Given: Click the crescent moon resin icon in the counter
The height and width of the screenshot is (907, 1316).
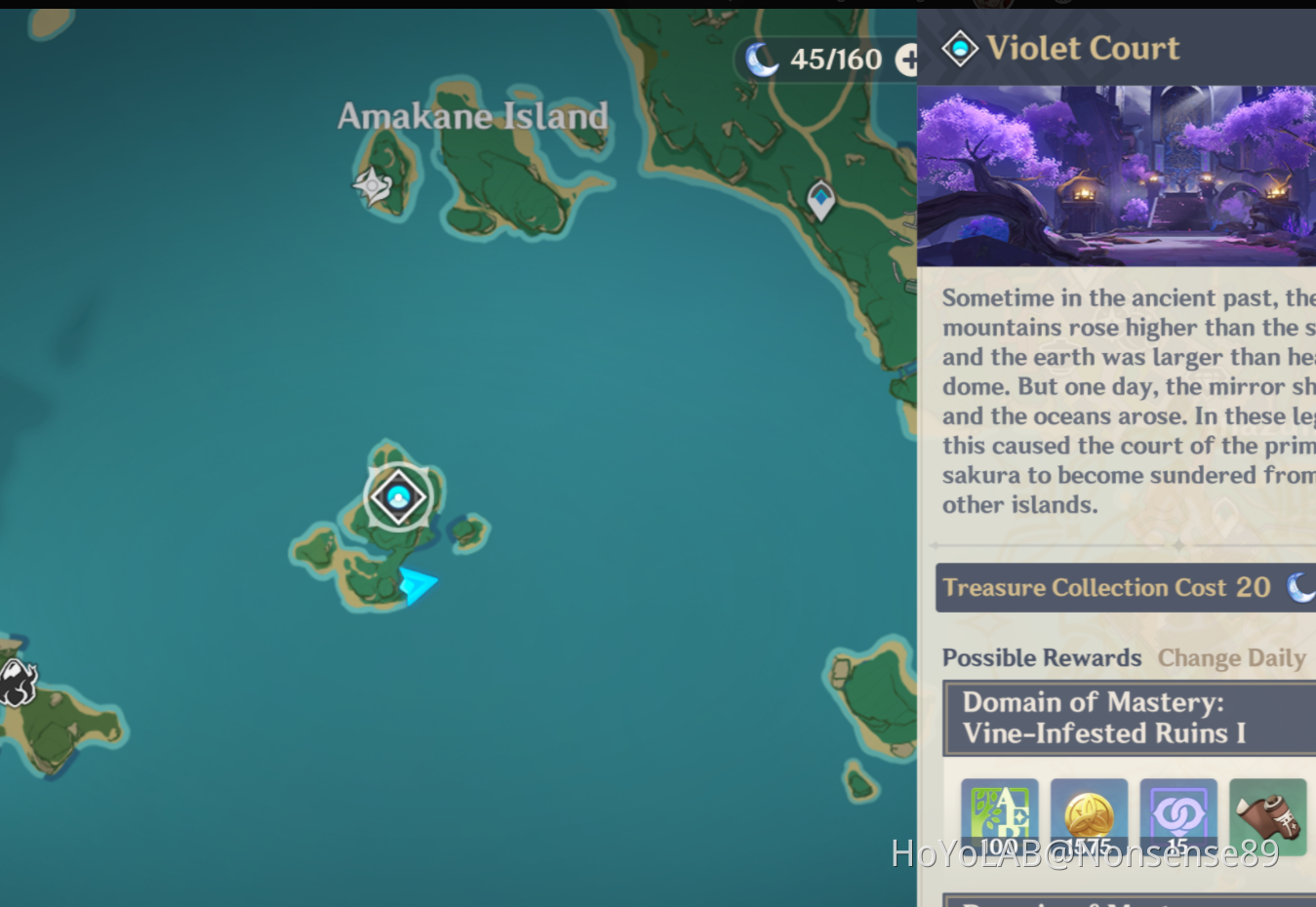Looking at the screenshot, I should click(764, 59).
